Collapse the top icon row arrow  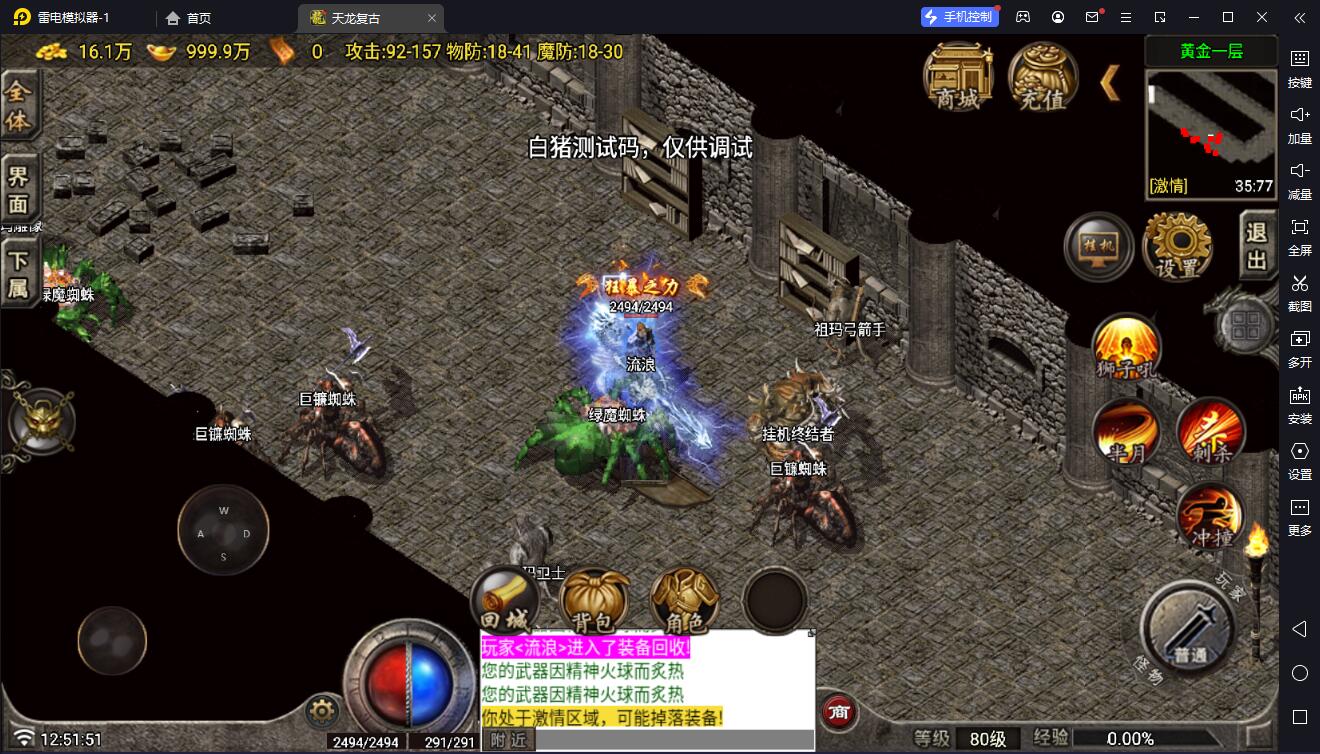pyautogui.click(x=1110, y=83)
